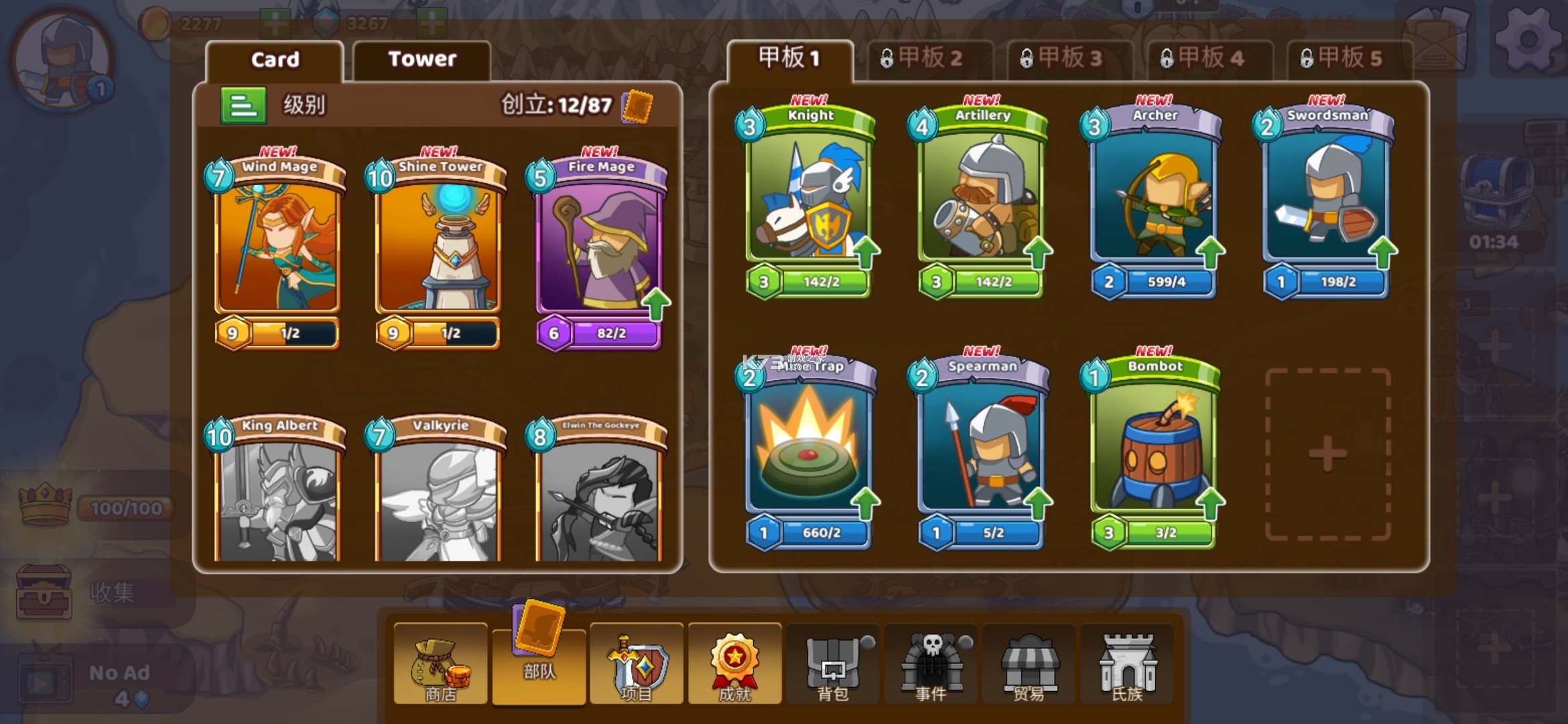Image resolution: width=1568 pixels, height=724 pixels.
Task: Switch to the Tower tab
Action: [421, 60]
